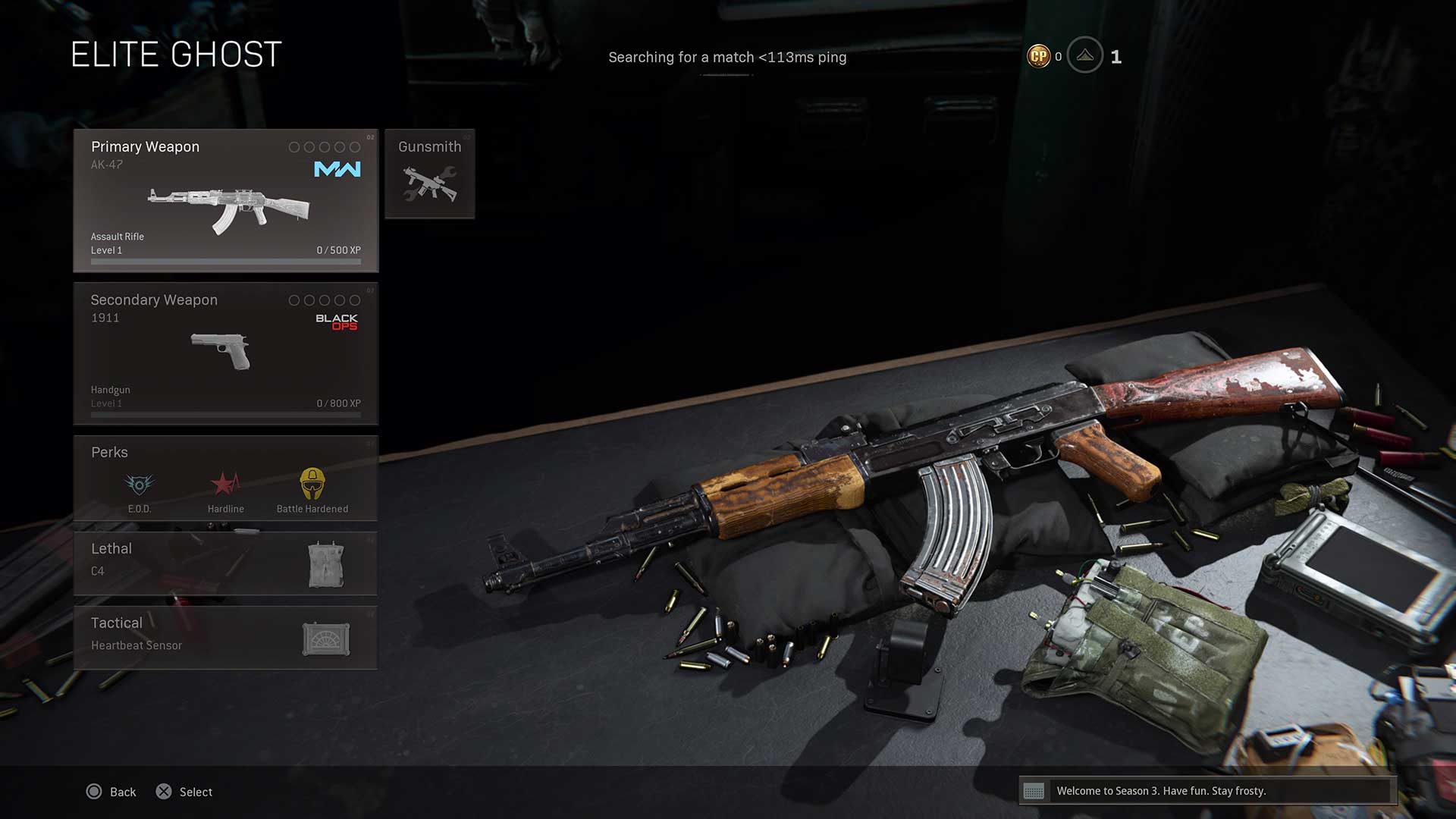The height and width of the screenshot is (819, 1456).
Task: Select the Primary Weapon AK-47 panel
Action: 225,200
